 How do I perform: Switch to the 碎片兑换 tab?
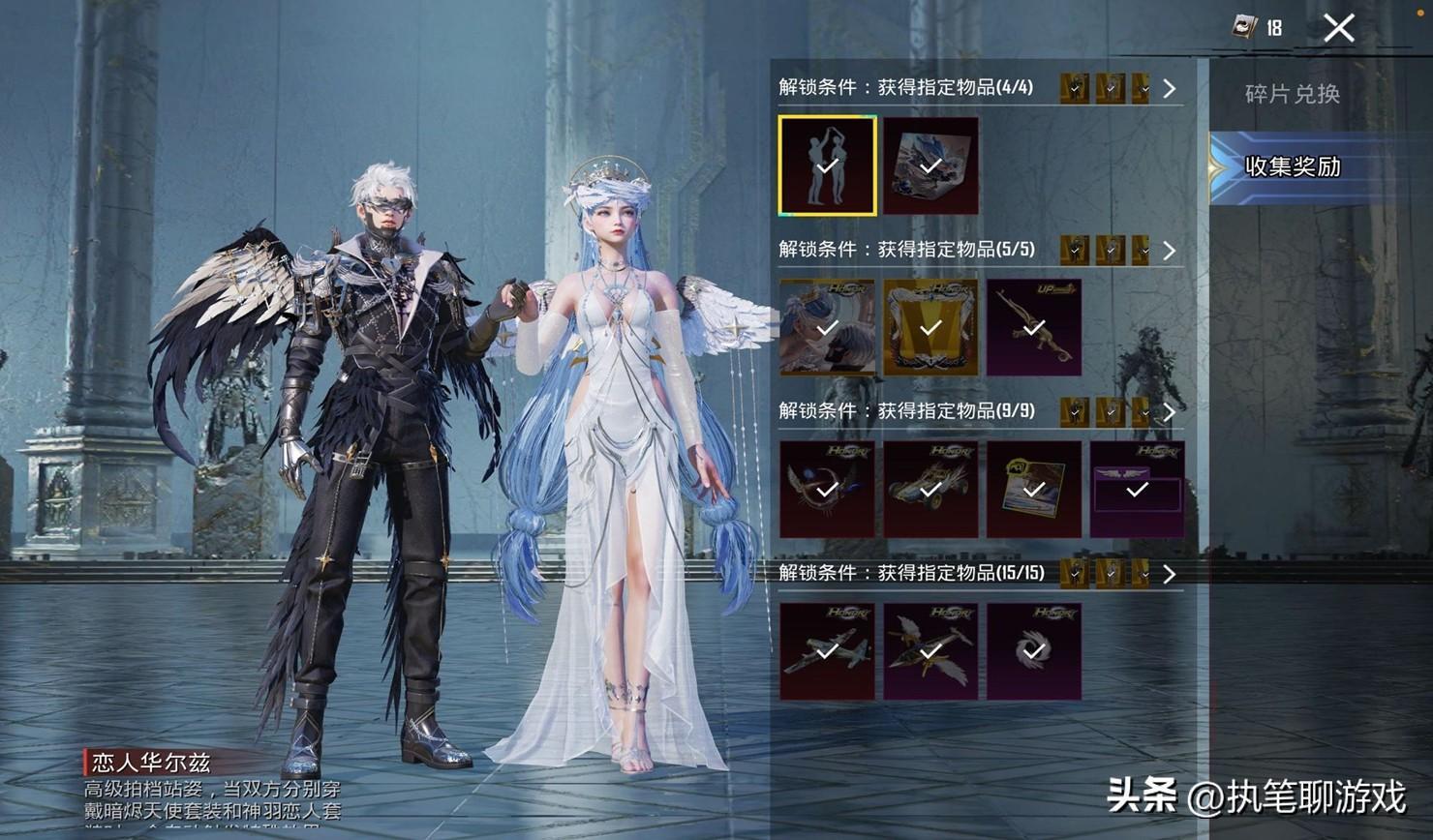click(1292, 94)
